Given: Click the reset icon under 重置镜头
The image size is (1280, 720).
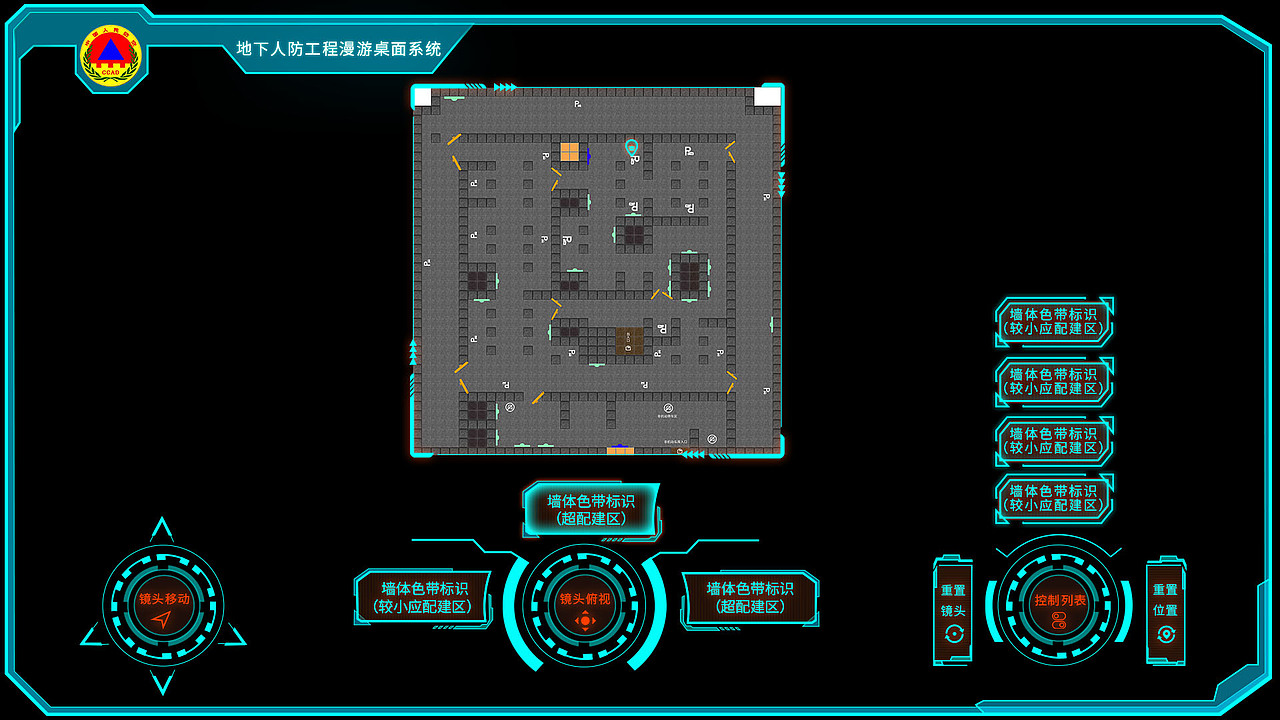Looking at the screenshot, I should [955, 634].
